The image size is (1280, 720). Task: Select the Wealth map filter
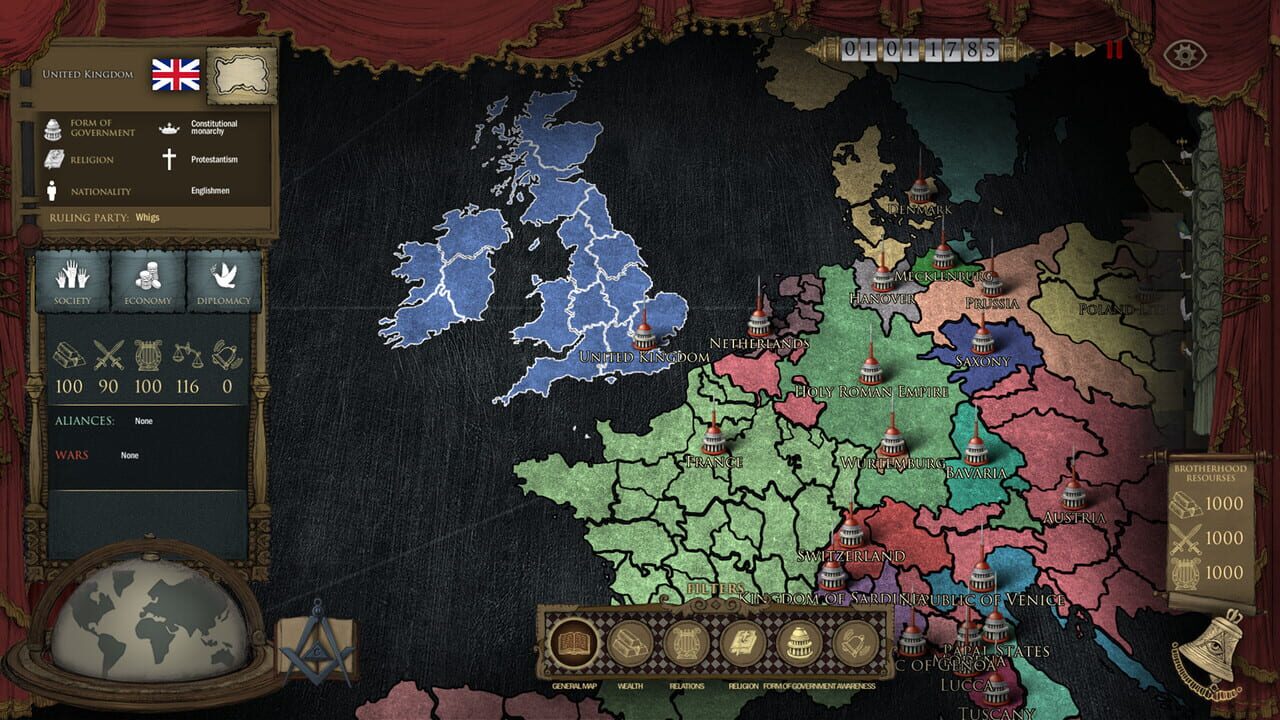coord(630,640)
